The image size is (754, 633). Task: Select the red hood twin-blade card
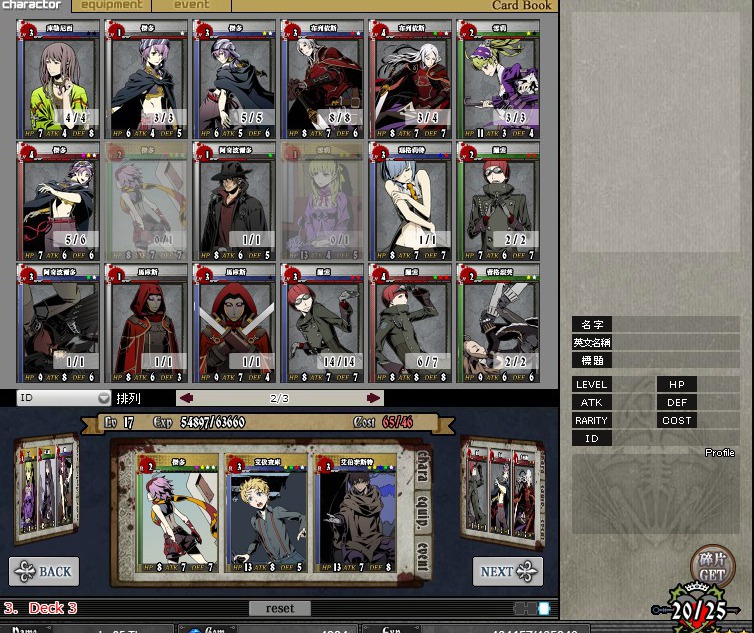[235, 322]
